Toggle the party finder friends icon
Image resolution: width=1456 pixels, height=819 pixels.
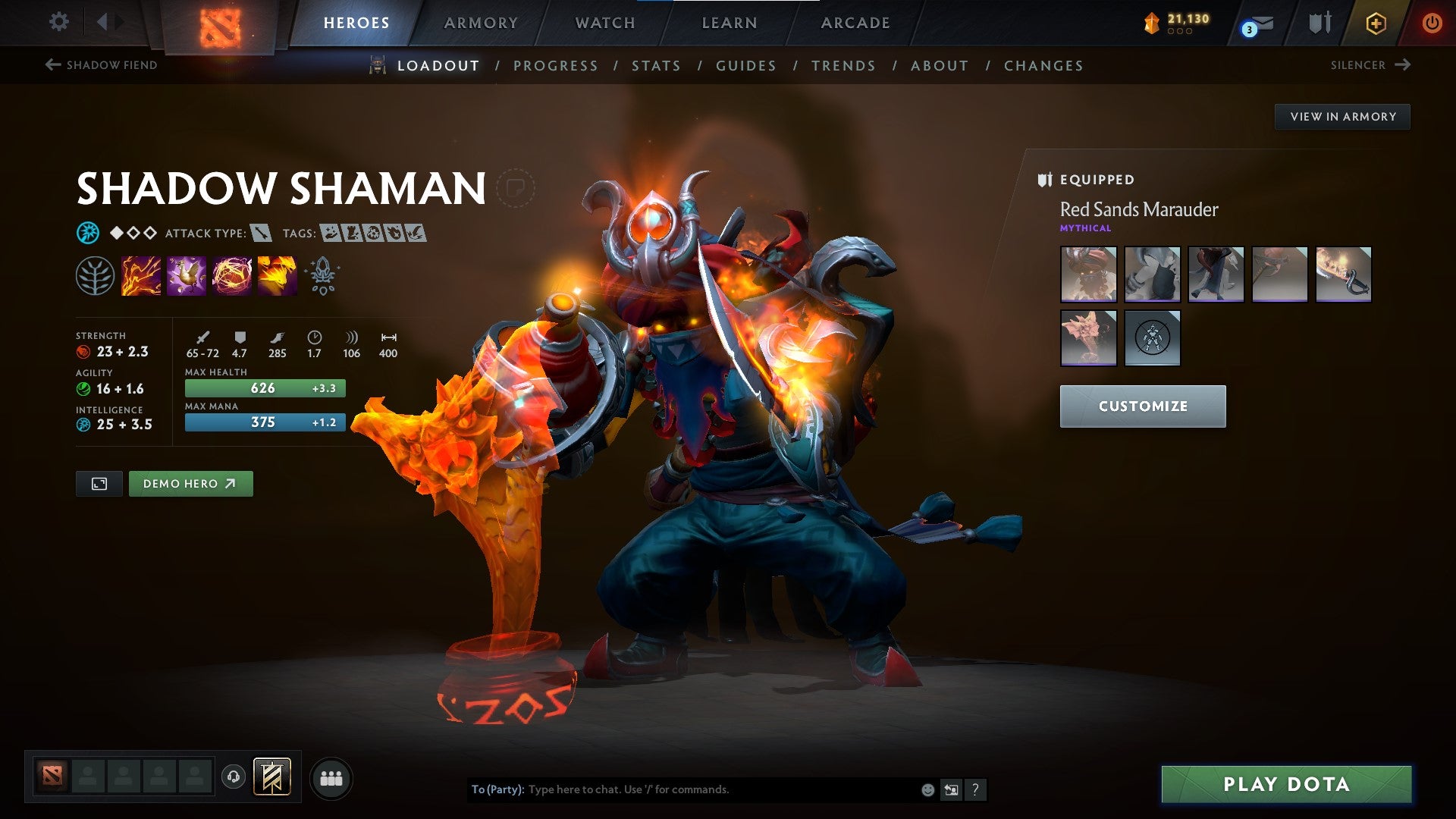pos(331,777)
